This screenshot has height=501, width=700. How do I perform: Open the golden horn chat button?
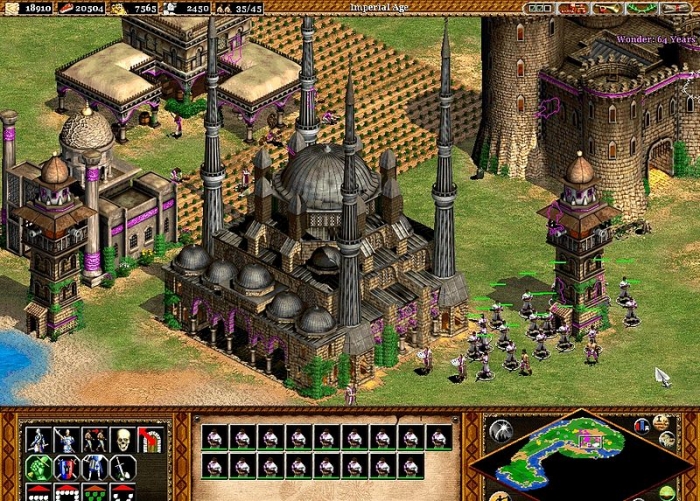607,8
